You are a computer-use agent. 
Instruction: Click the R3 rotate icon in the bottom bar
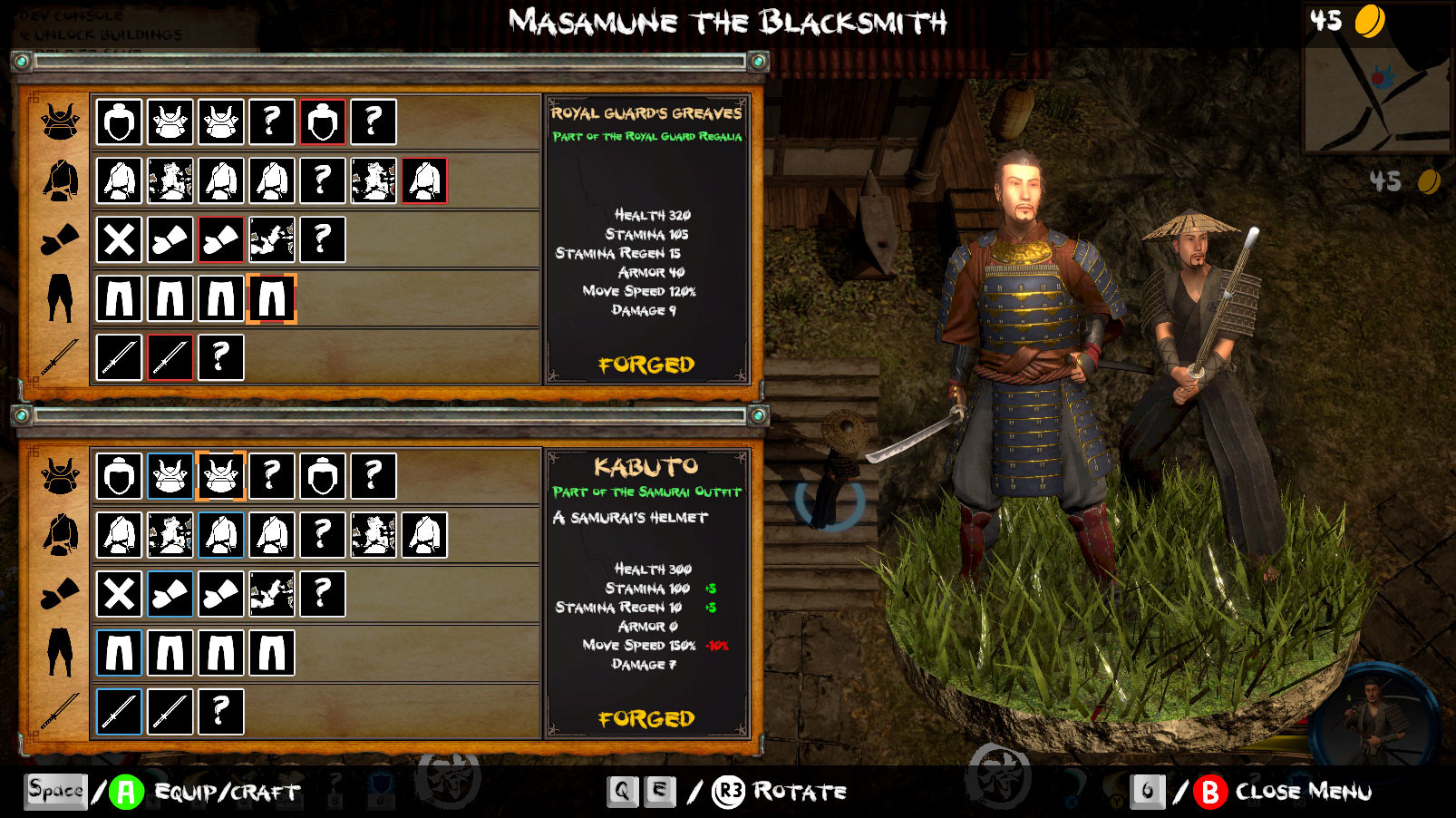coord(729,791)
